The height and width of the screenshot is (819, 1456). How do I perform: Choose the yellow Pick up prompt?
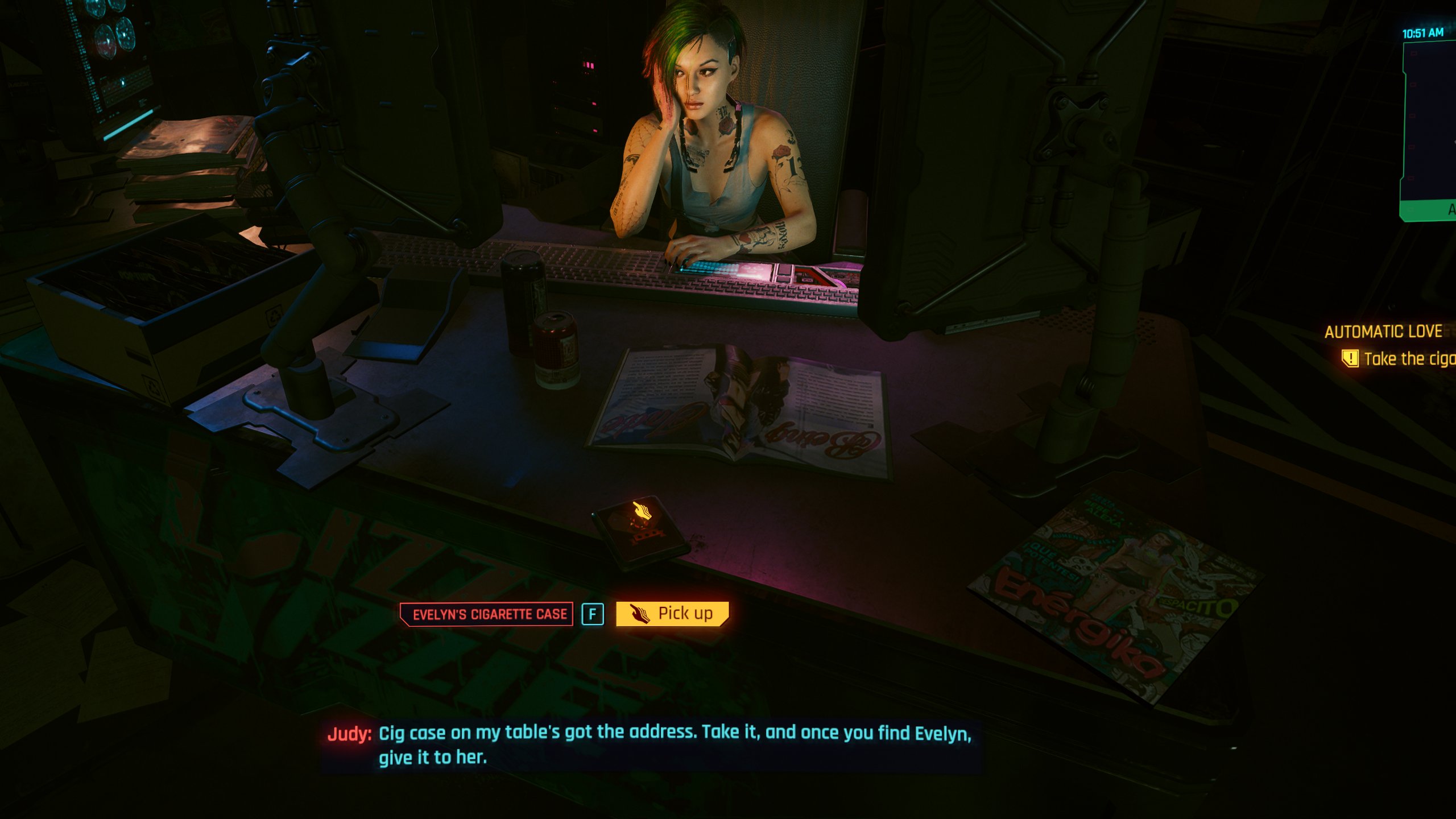pyautogui.click(x=672, y=614)
